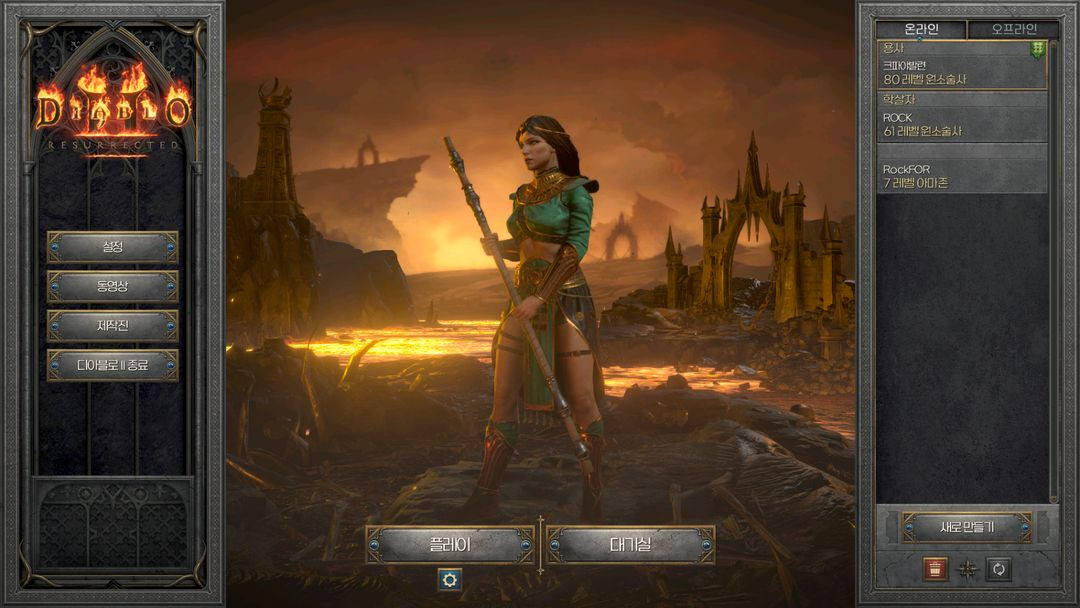Screen dimensions: 1080x608
Task: Enter the 대기실 (Lobby)
Action: coord(630,545)
